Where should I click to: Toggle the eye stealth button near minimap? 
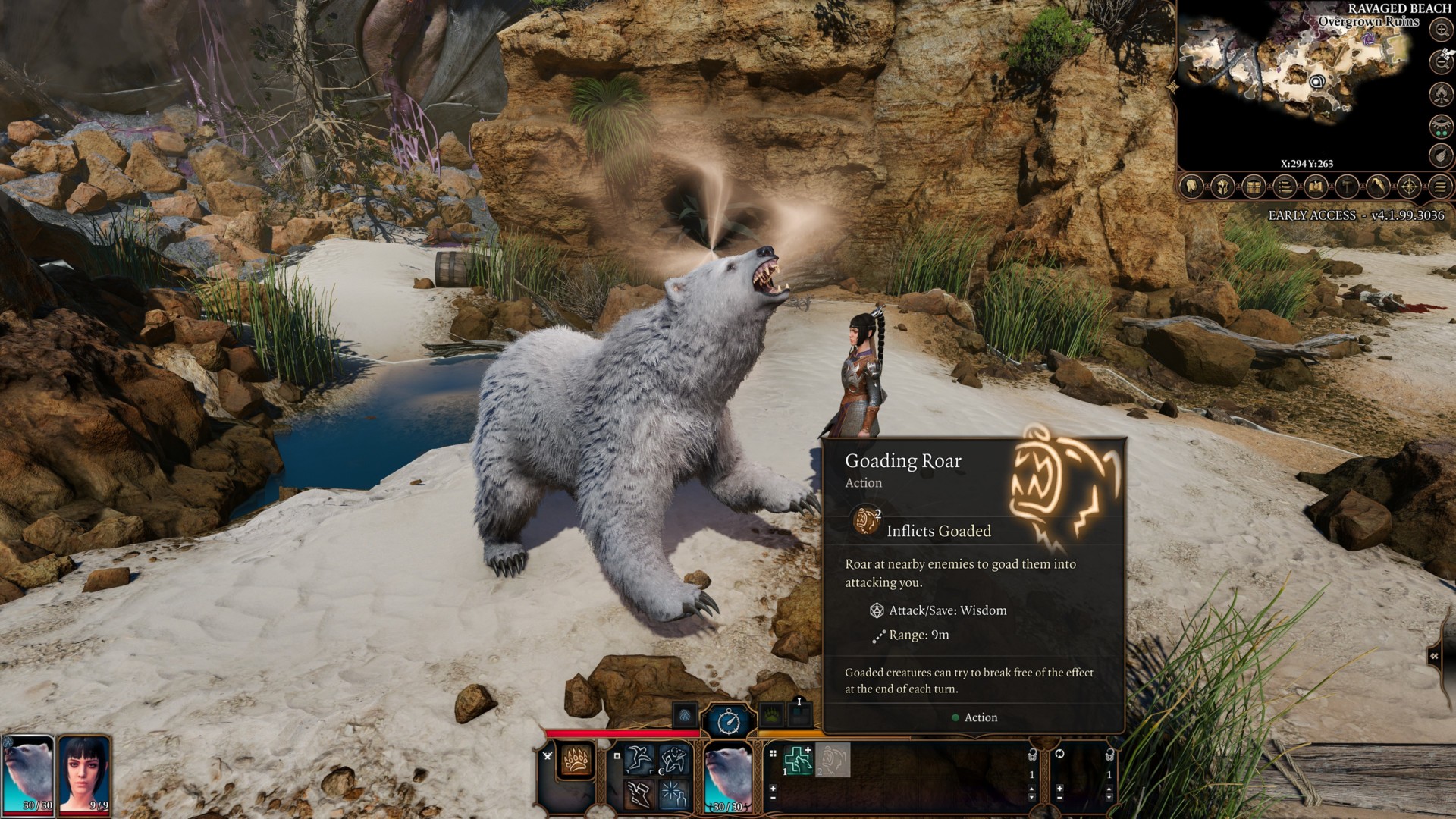click(x=1441, y=126)
